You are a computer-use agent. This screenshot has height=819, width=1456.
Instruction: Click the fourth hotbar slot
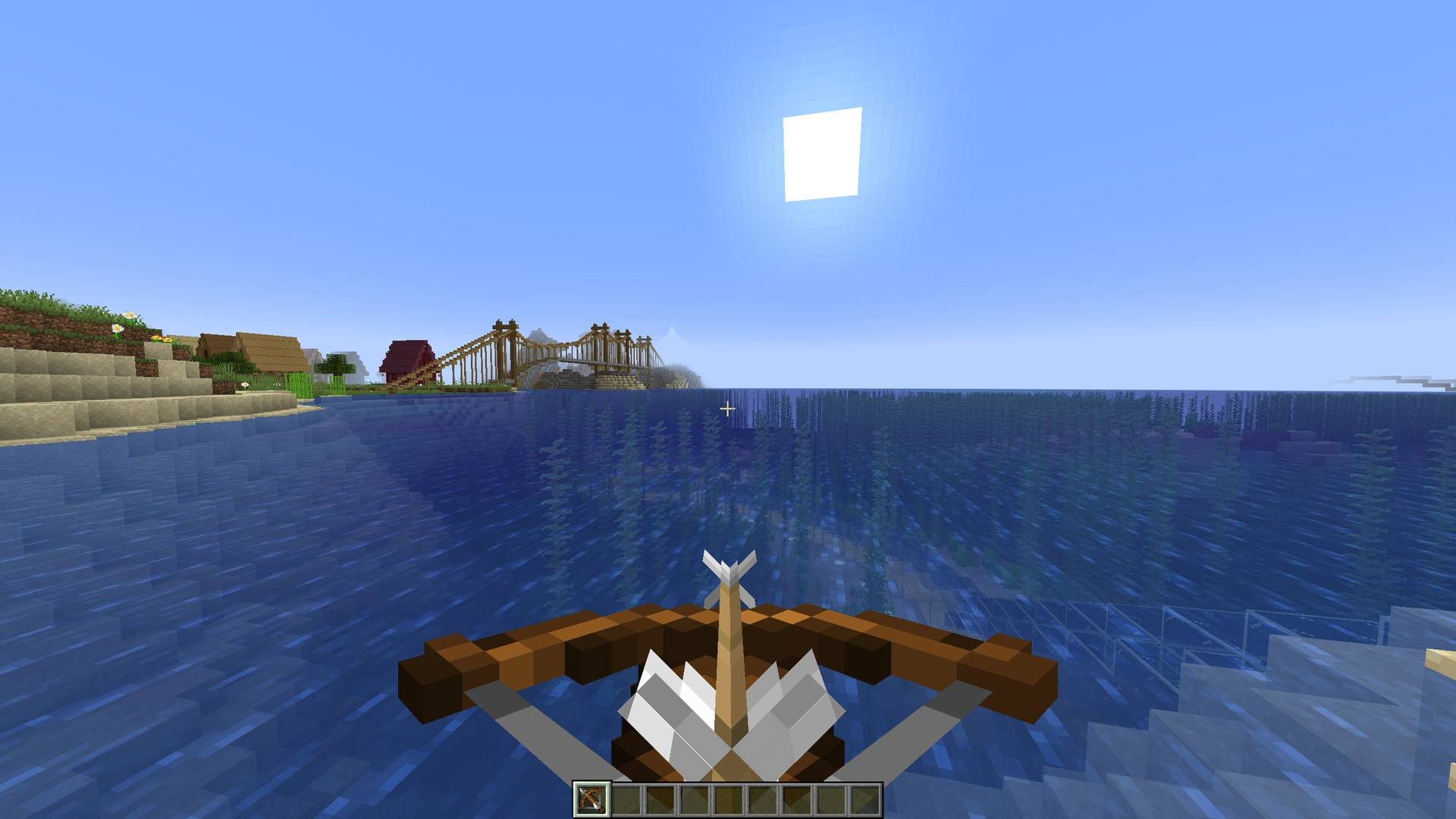click(x=696, y=799)
